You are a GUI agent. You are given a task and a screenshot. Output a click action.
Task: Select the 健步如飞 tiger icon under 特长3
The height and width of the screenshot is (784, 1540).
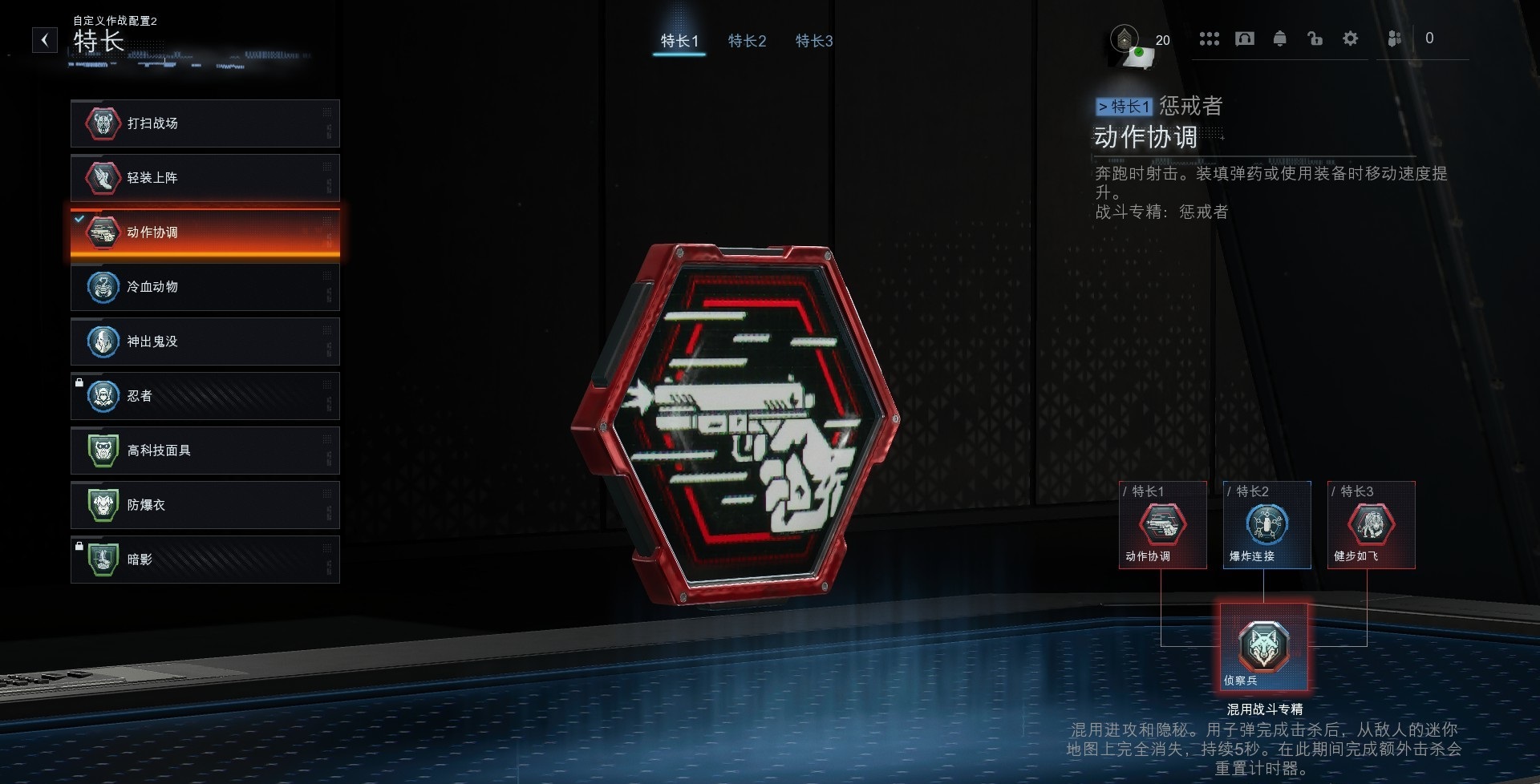[x=1372, y=525]
